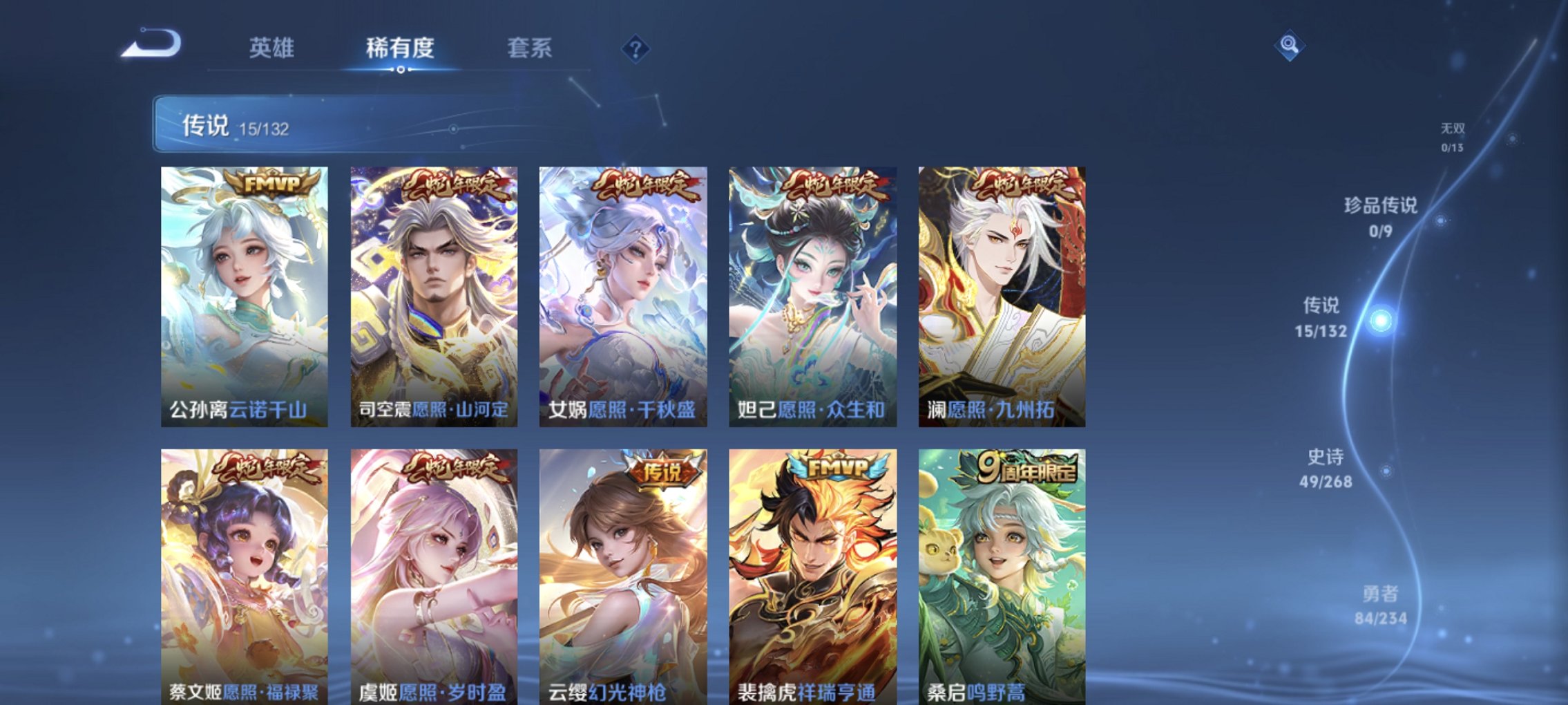The image size is (1568, 705).
Task: Click the question mark help icon
Action: 636,47
